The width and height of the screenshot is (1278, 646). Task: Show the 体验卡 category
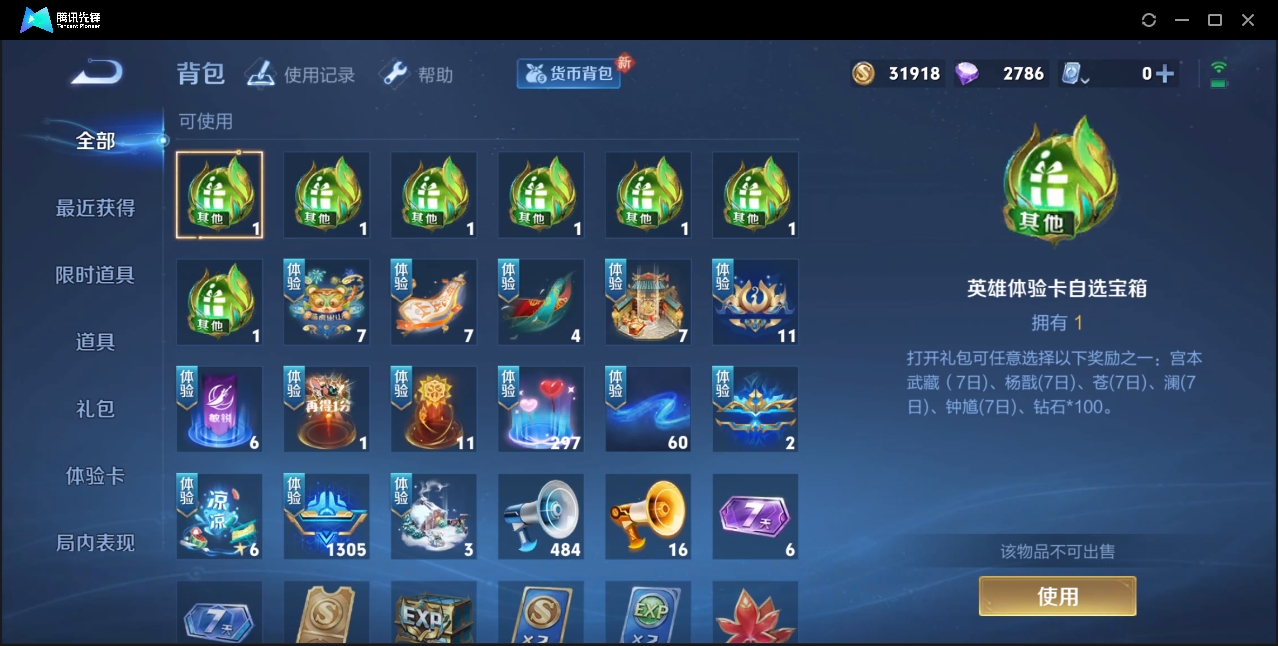[95, 476]
